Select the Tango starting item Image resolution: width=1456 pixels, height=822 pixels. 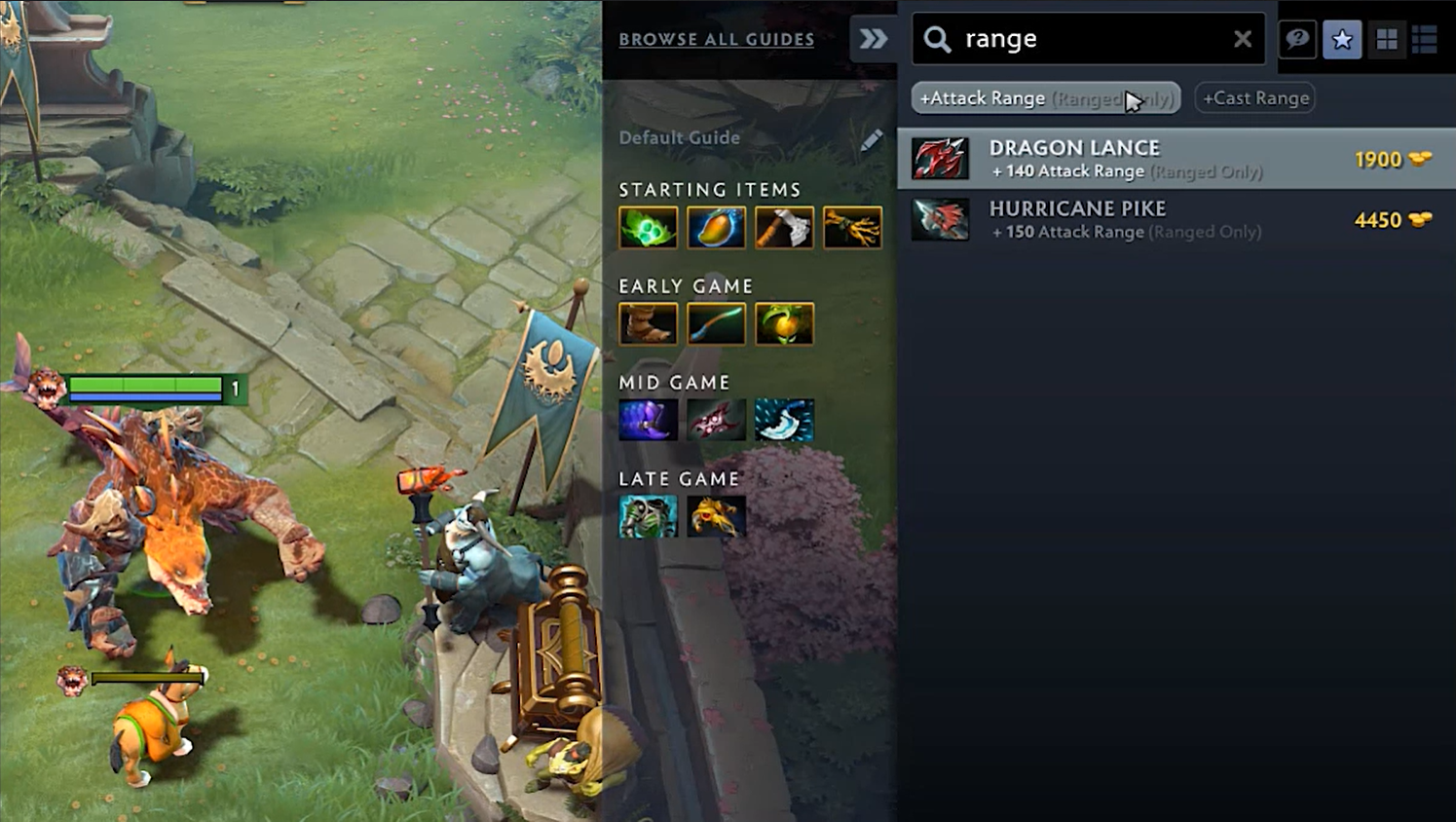point(648,228)
